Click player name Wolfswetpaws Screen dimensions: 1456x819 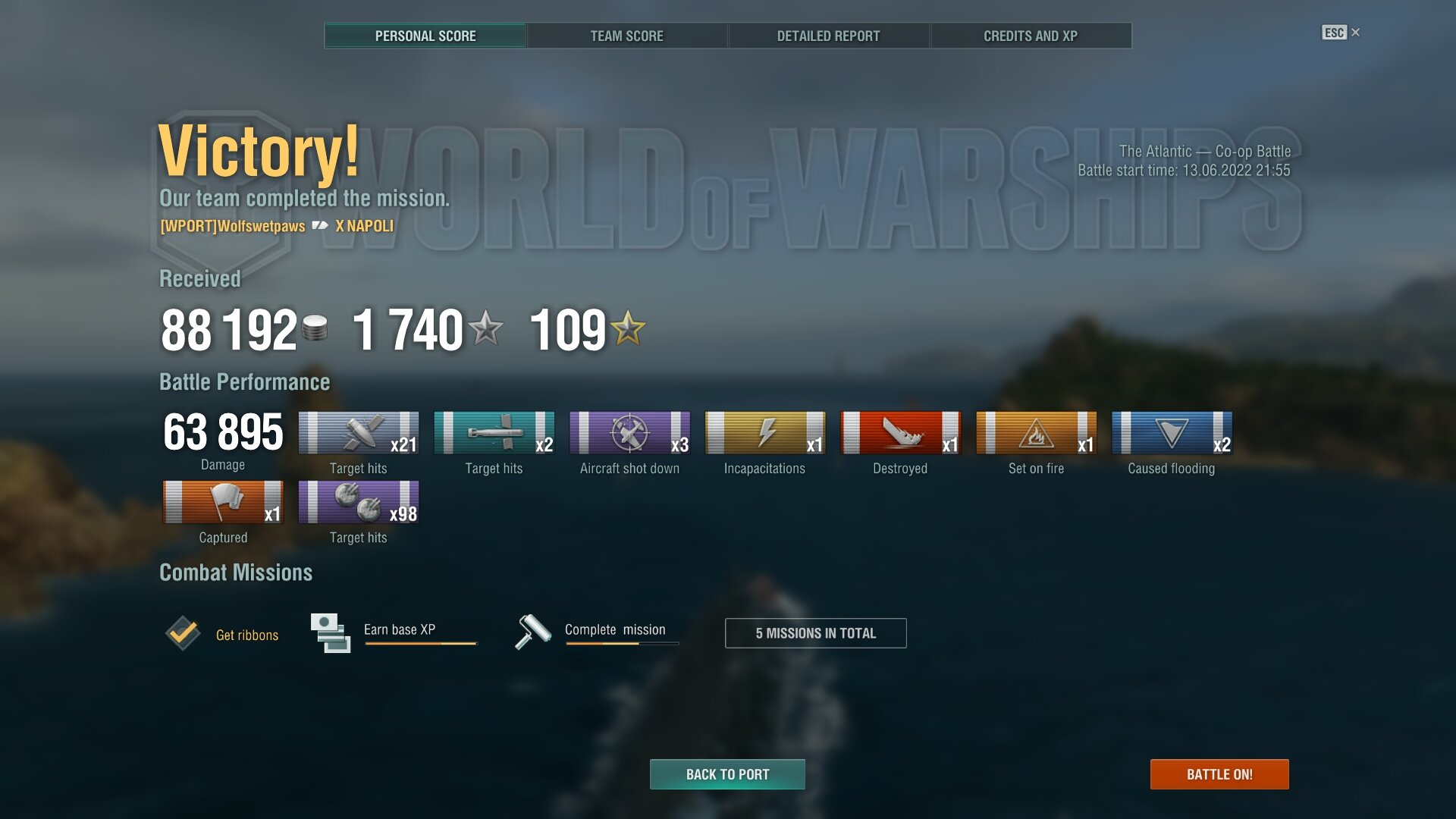pos(232,226)
